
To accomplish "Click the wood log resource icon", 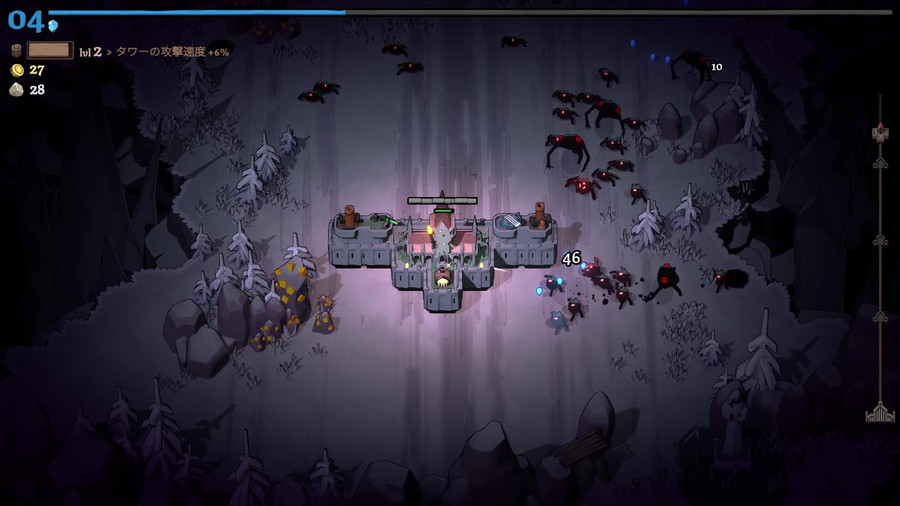I will click(x=16, y=50).
